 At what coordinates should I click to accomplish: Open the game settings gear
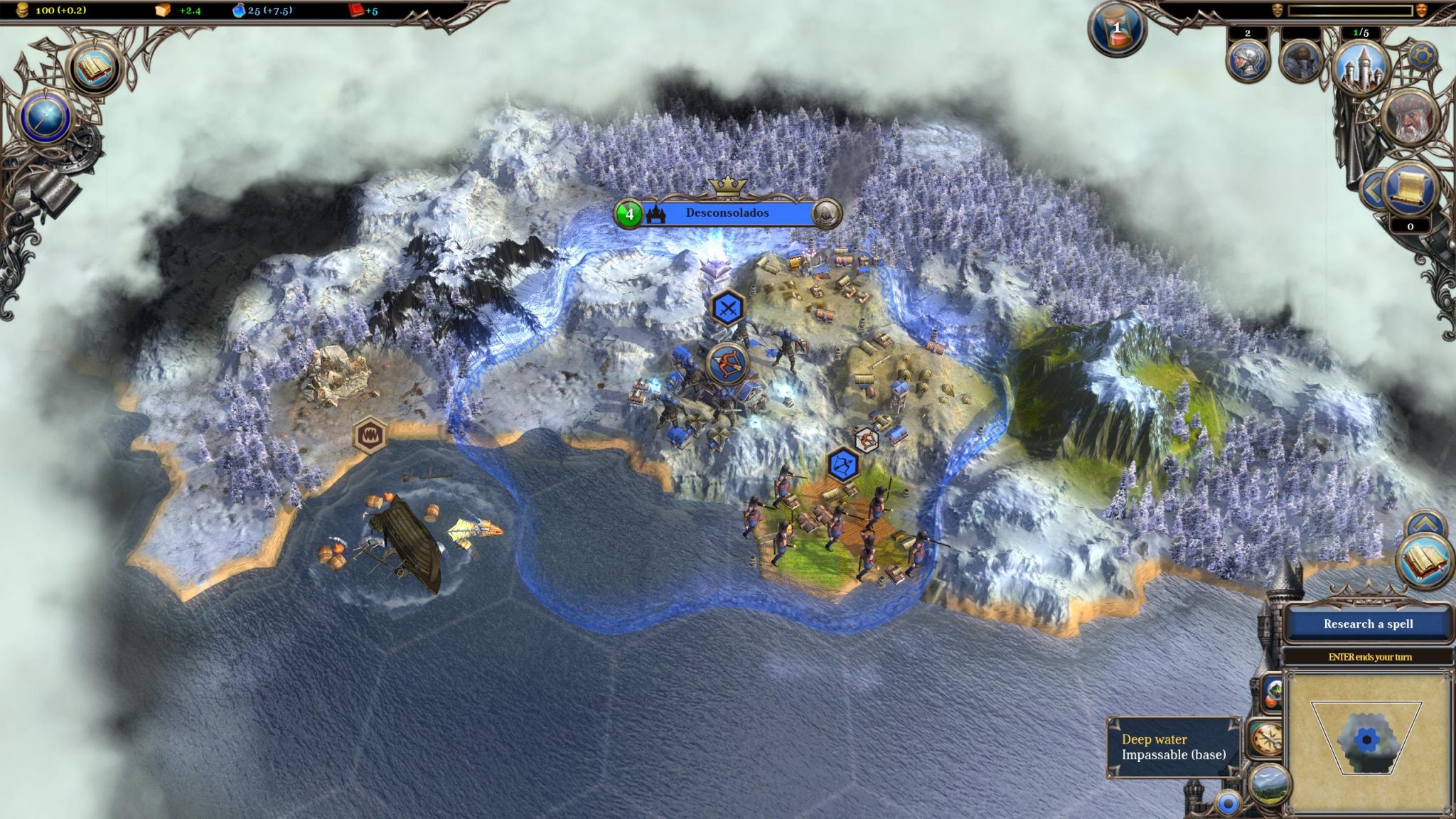click(x=1423, y=55)
